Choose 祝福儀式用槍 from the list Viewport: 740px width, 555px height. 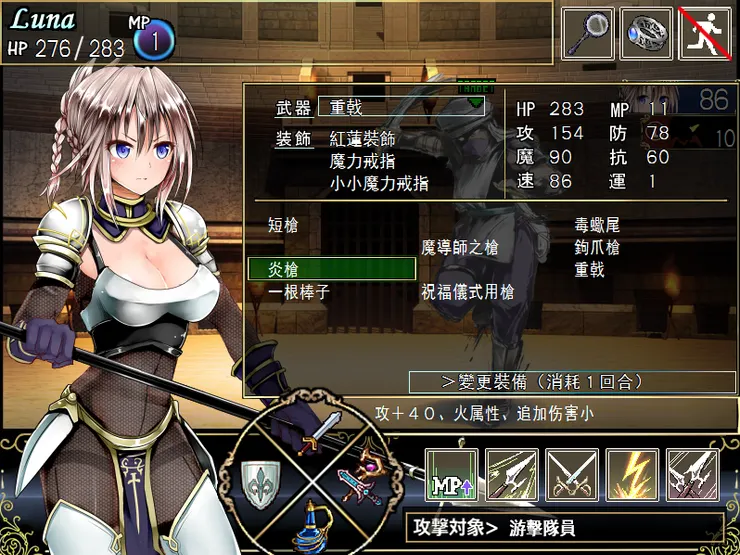(468, 292)
